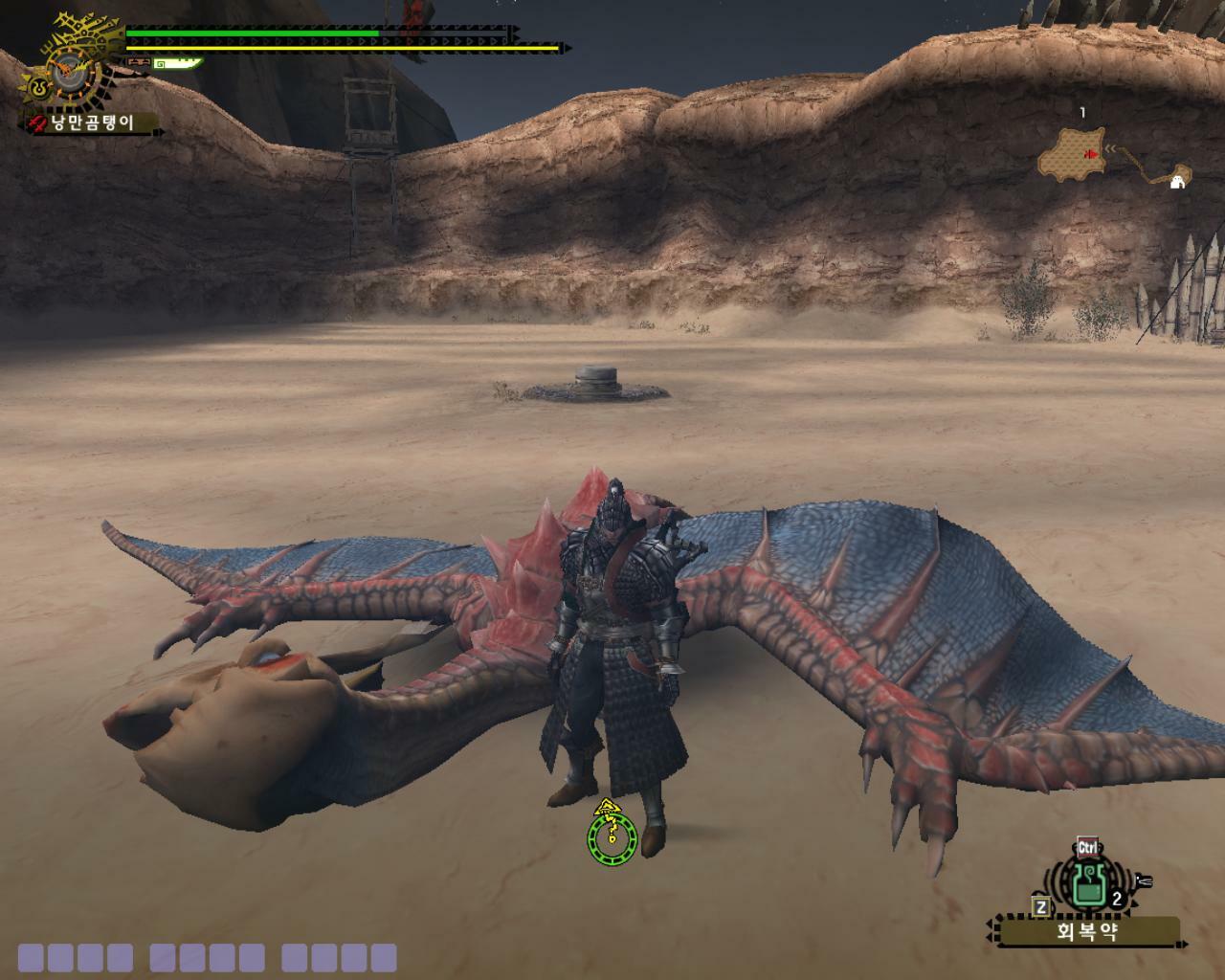The width and height of the screenshot is (1225, 980).
Task: Click the base camp marker on the minimap
Action: (1178, 178)
